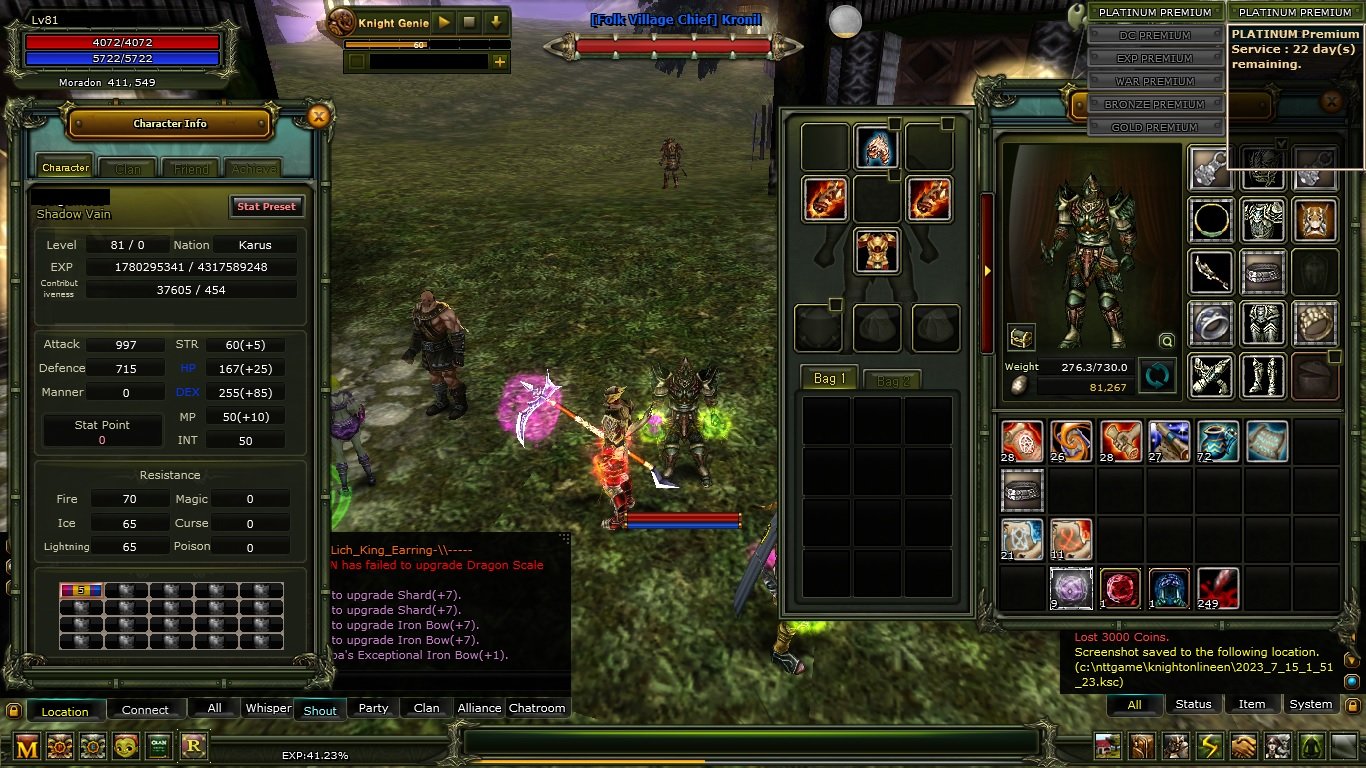Open the Friend tab in Character Info
The image size is (1366, 768).
click(191, 169)
